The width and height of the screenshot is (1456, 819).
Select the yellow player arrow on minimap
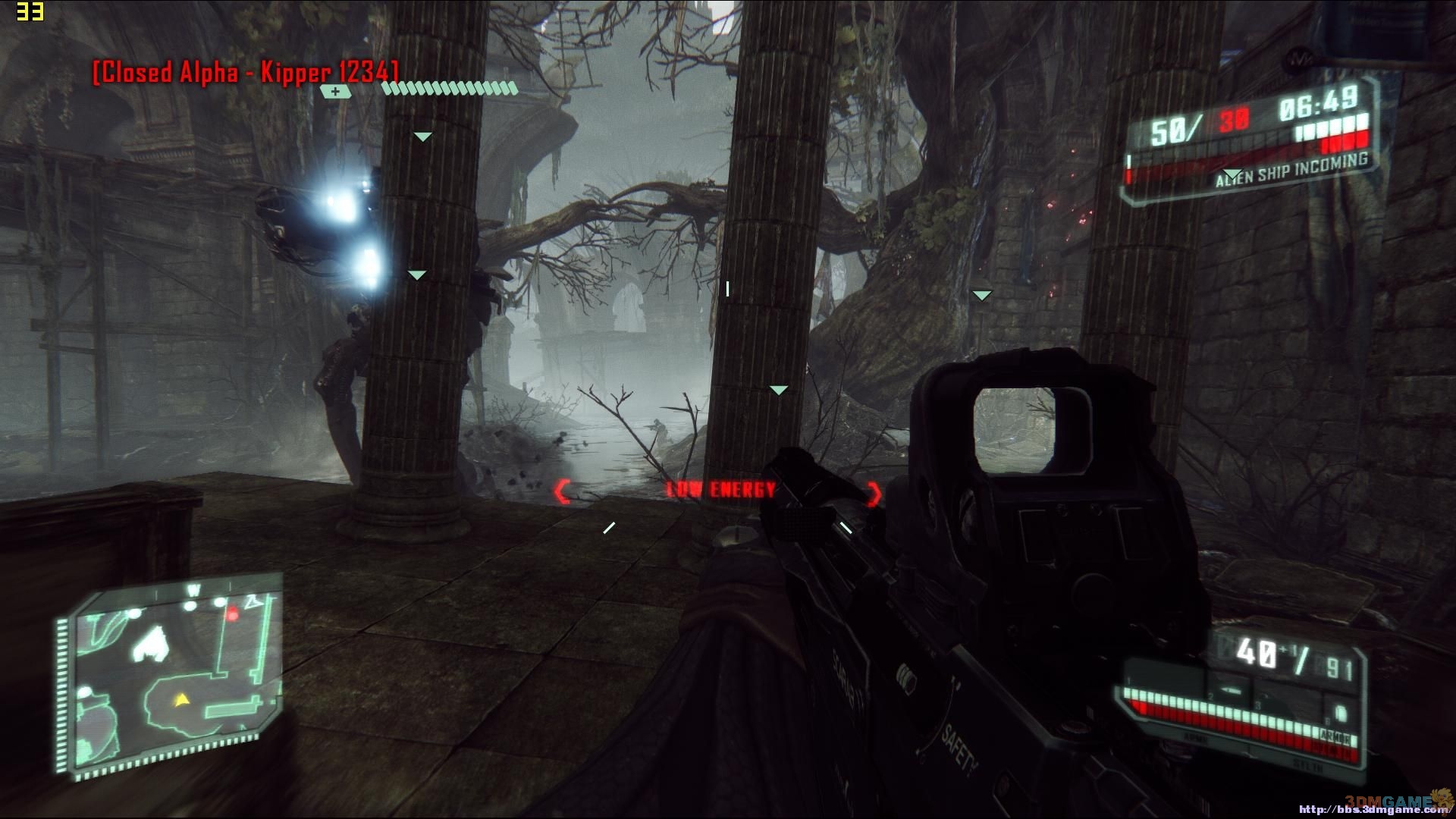point(180,701)
